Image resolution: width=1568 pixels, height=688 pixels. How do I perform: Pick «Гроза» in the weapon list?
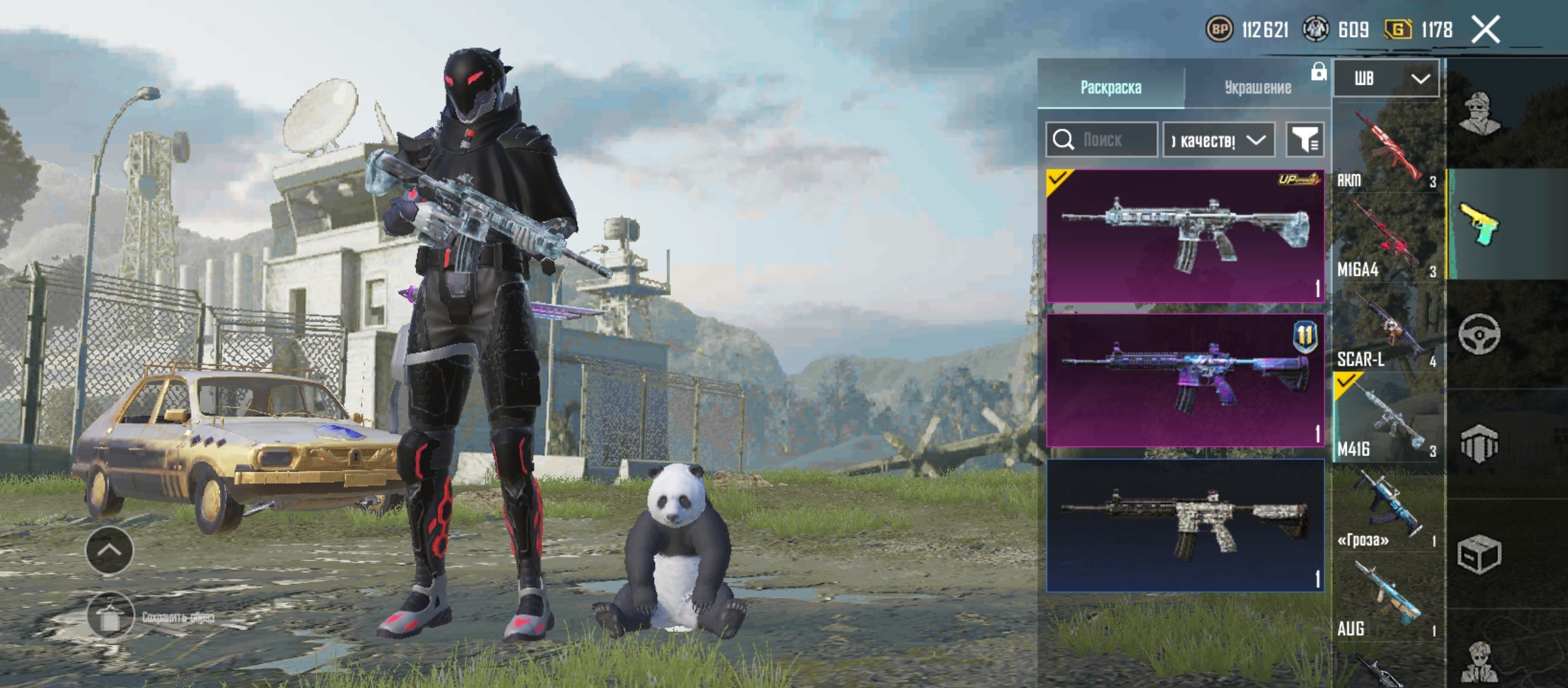[1387, 508]
